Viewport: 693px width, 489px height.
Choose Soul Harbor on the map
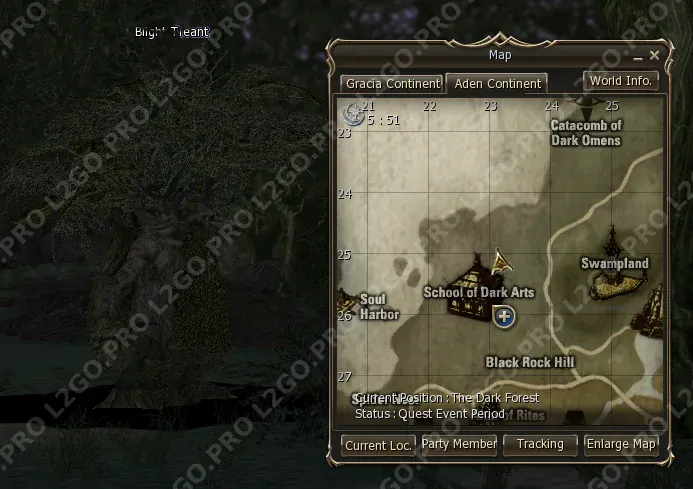[x=379, y=307]
